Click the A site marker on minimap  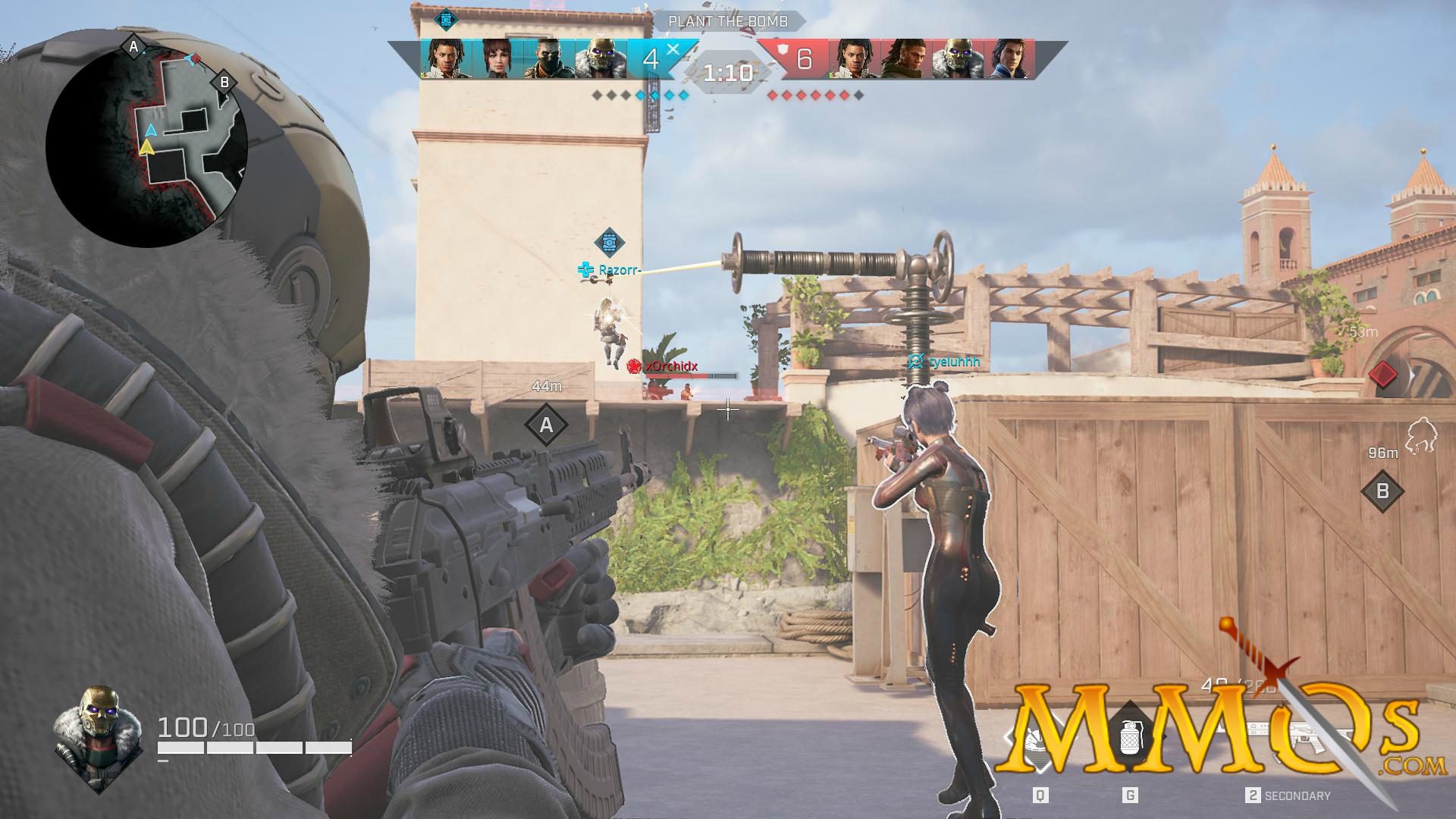tap(134, 48)
